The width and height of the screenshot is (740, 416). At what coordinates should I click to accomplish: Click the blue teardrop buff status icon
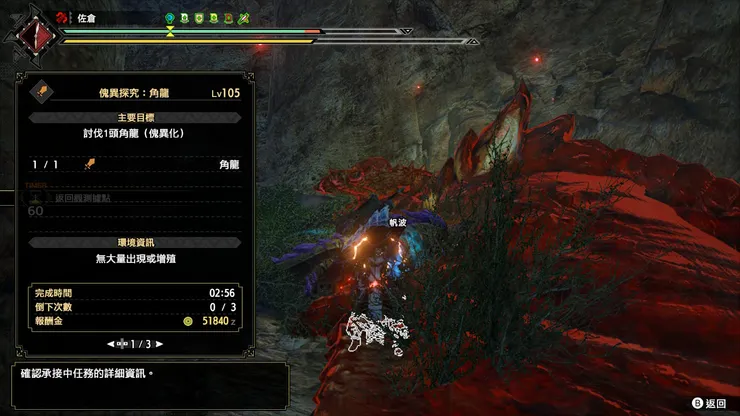click(x=171, y=18)
